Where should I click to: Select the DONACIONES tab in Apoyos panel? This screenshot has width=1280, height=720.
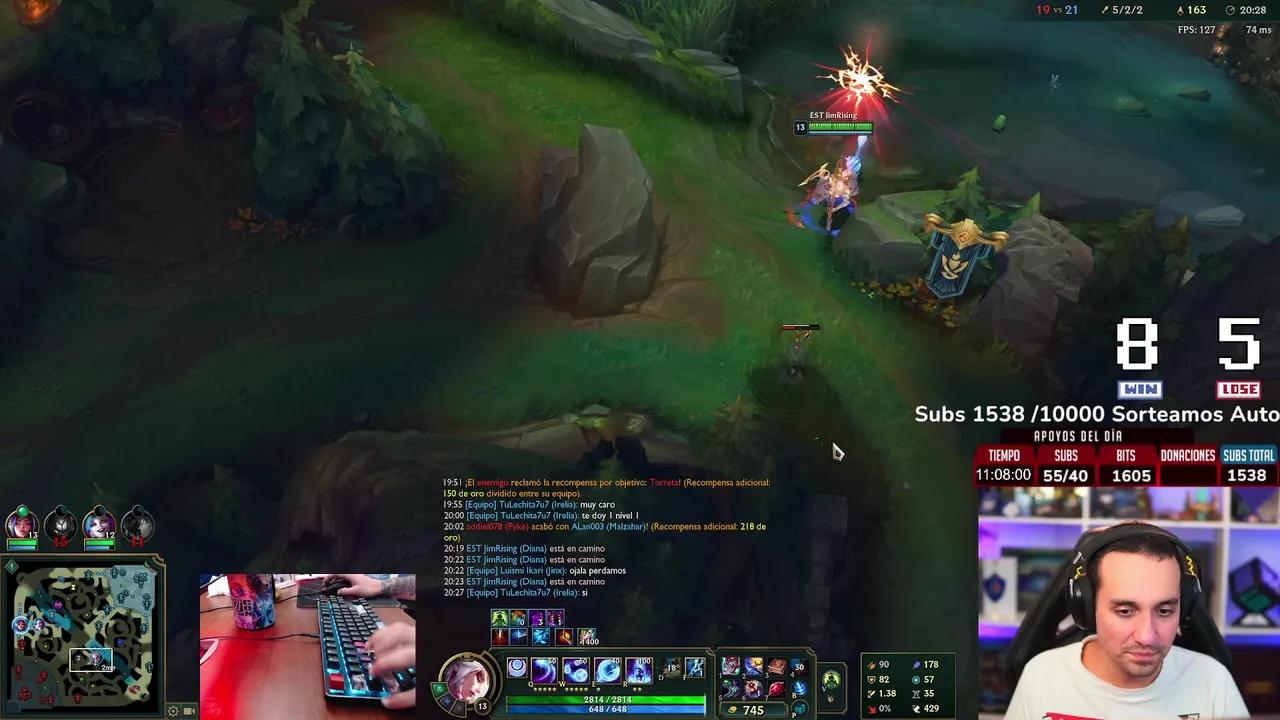(1186, 455)
